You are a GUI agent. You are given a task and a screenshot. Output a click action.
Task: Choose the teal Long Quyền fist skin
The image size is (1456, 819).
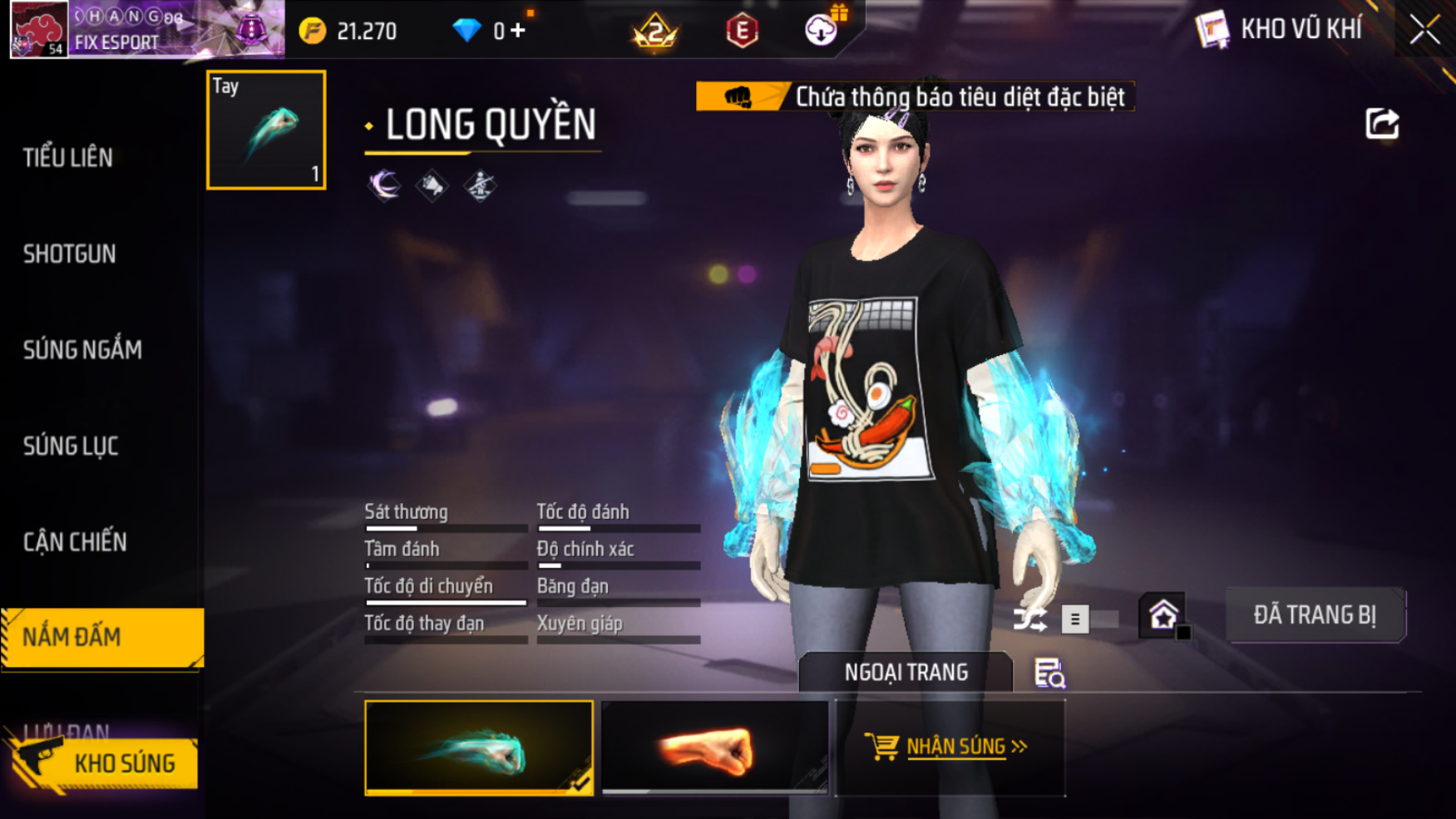479,747
